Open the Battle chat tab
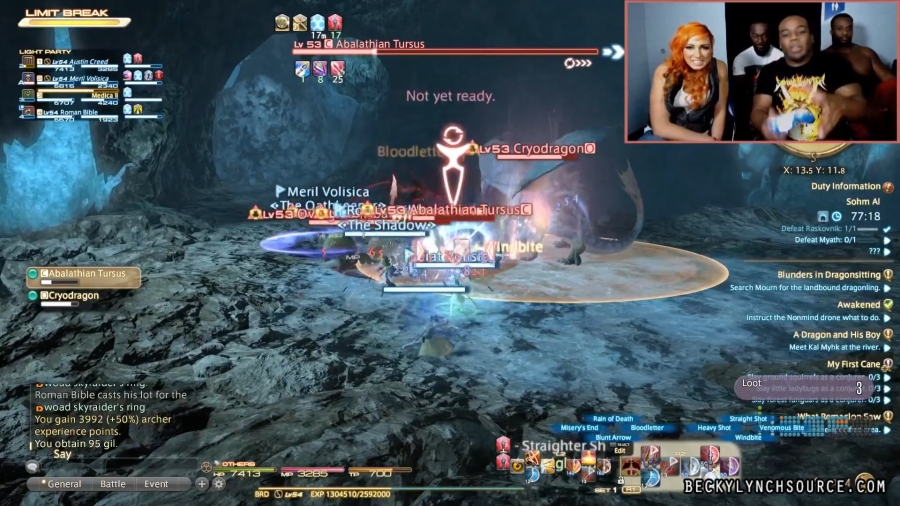The width and height of the screenshot is (900, 506). click(113, 484)
